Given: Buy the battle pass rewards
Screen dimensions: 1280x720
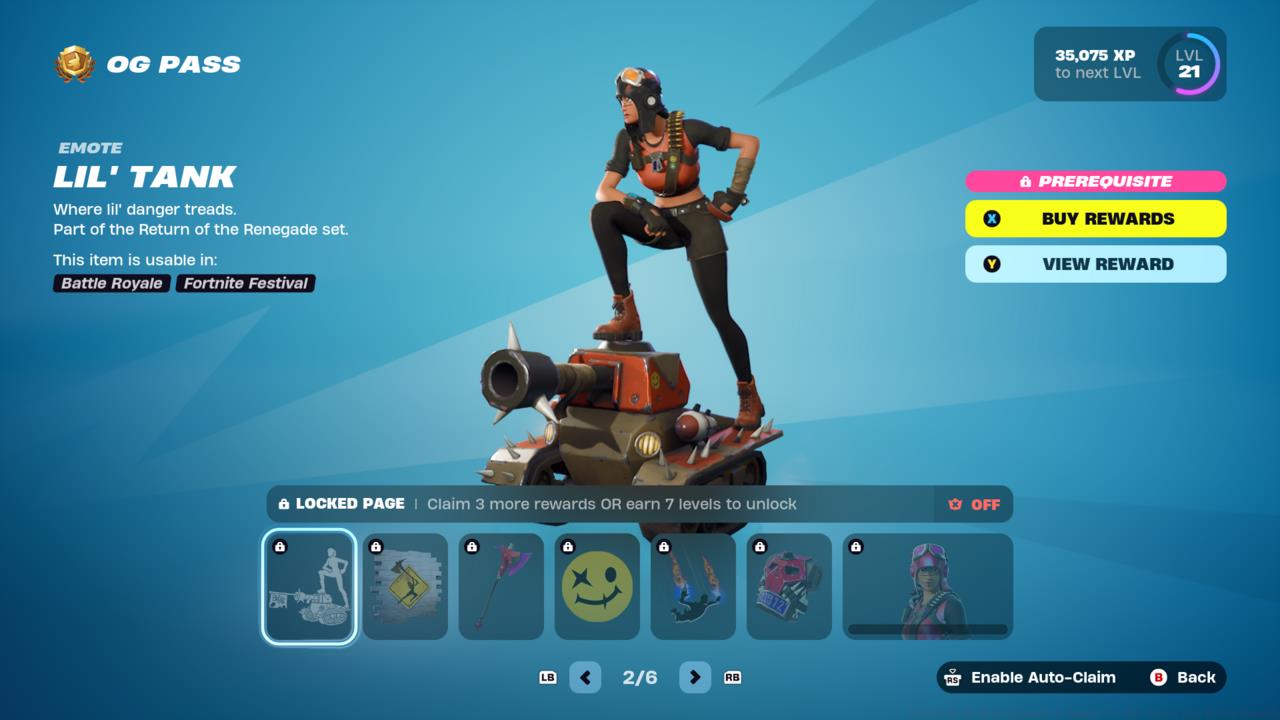Looking at the screenshot, I should (1095, 219).
